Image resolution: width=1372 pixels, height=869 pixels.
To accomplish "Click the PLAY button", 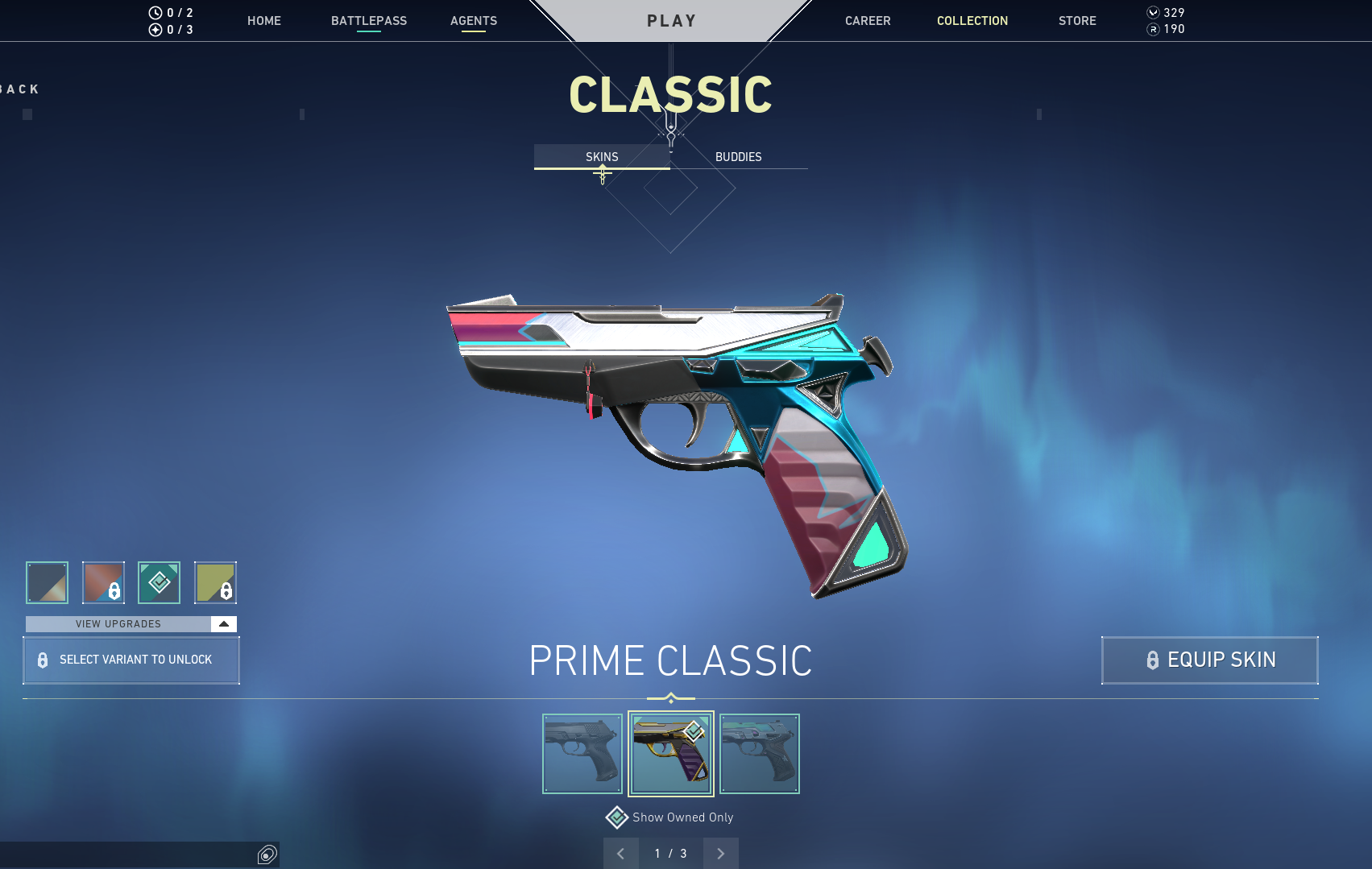I will 671,21.
